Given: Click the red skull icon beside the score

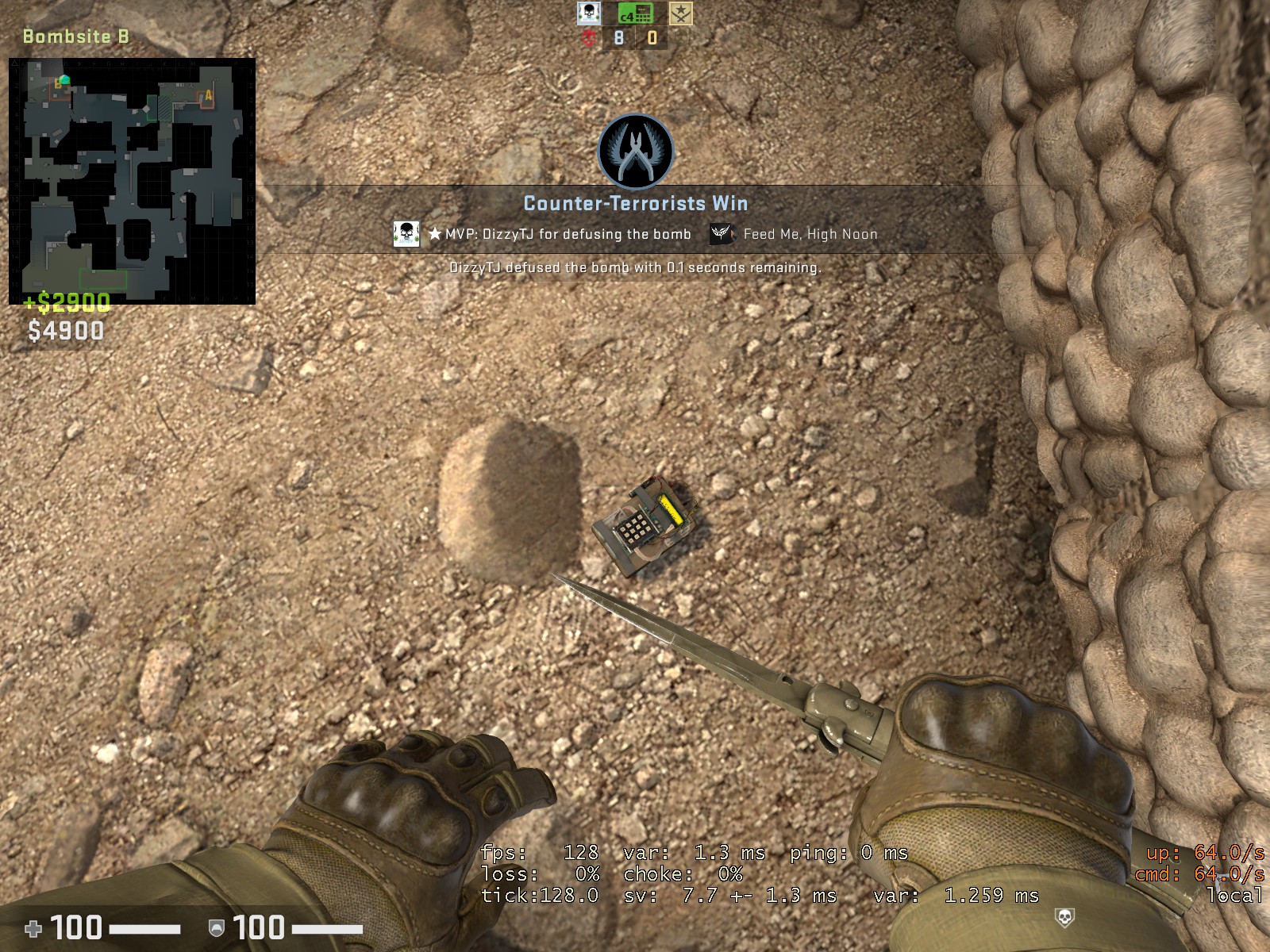Looking at the screenshot, I should [589, 38].
